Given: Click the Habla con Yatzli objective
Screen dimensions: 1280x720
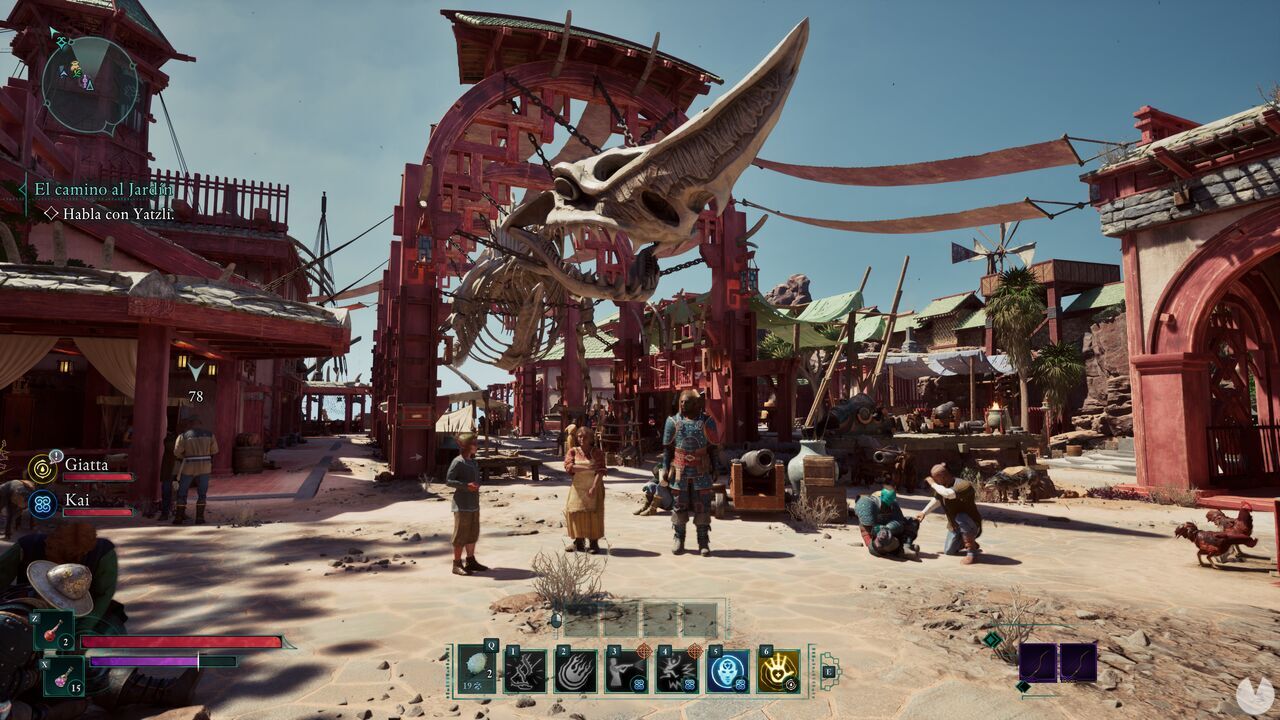Looking at the screenshot, I should [x=118, y=213].
